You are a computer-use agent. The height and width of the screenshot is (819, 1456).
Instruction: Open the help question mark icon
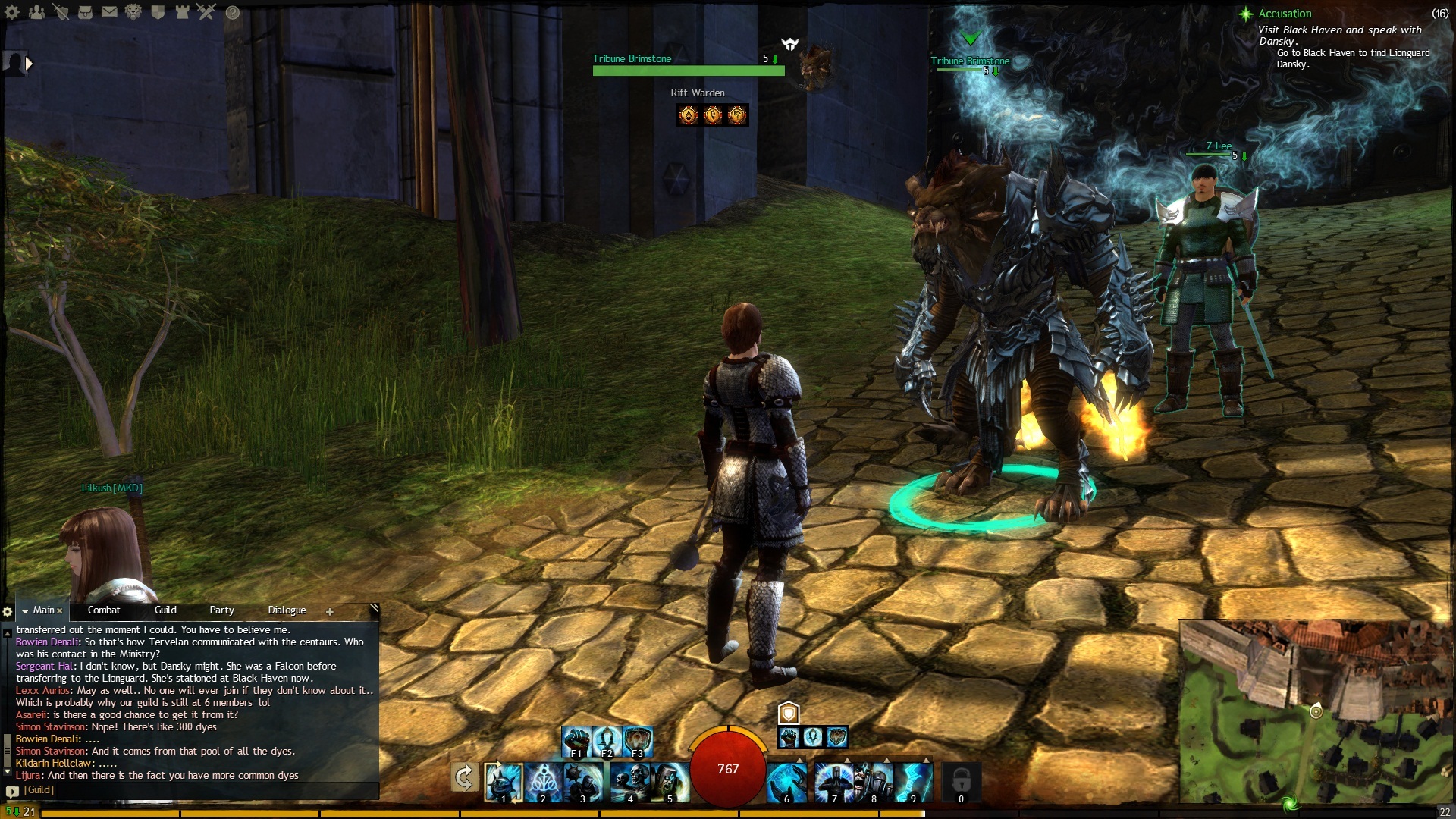pos(233,12)
